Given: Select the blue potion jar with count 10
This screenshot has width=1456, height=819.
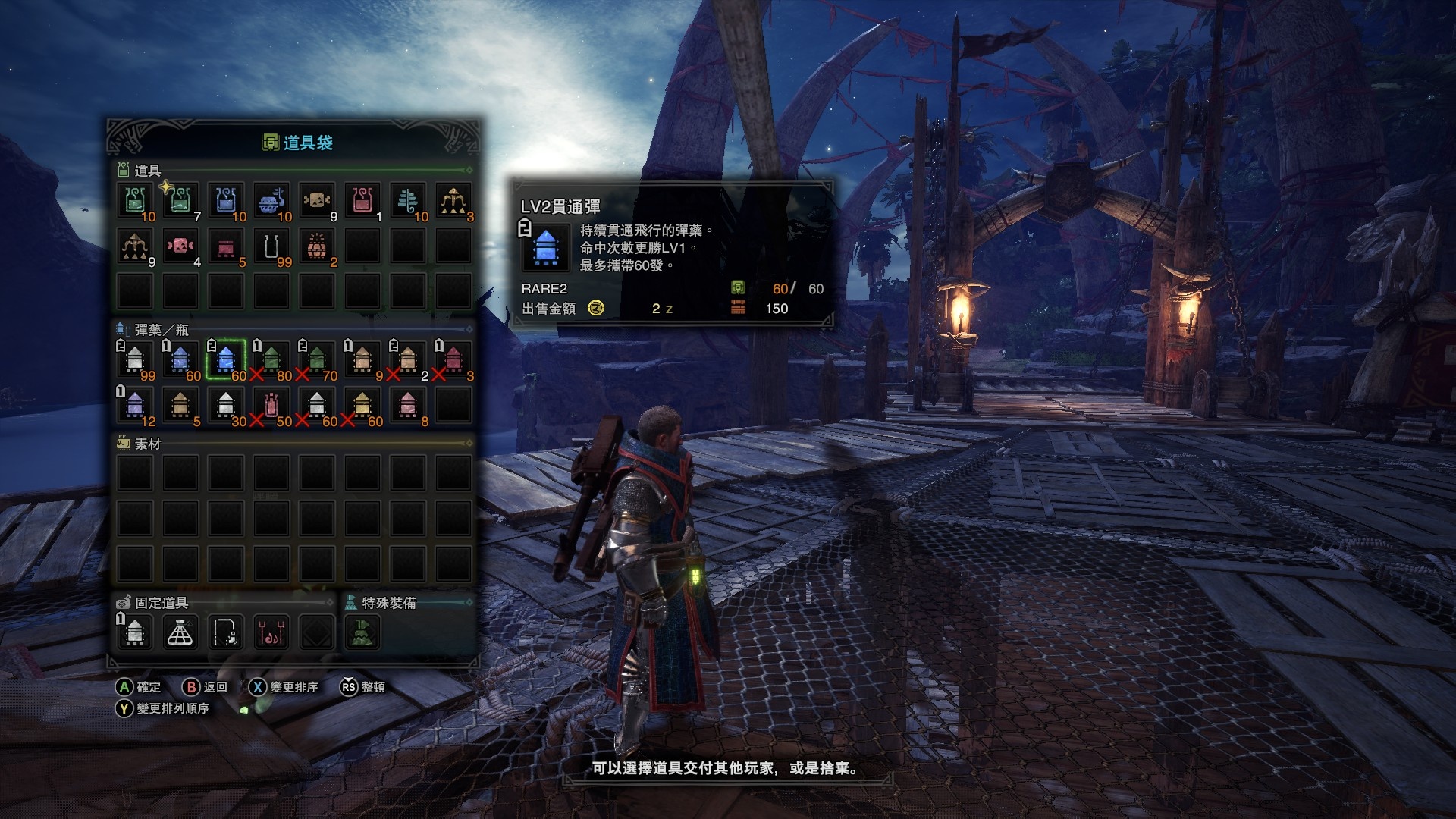Looking at the screenshot, I should [226, 200].
